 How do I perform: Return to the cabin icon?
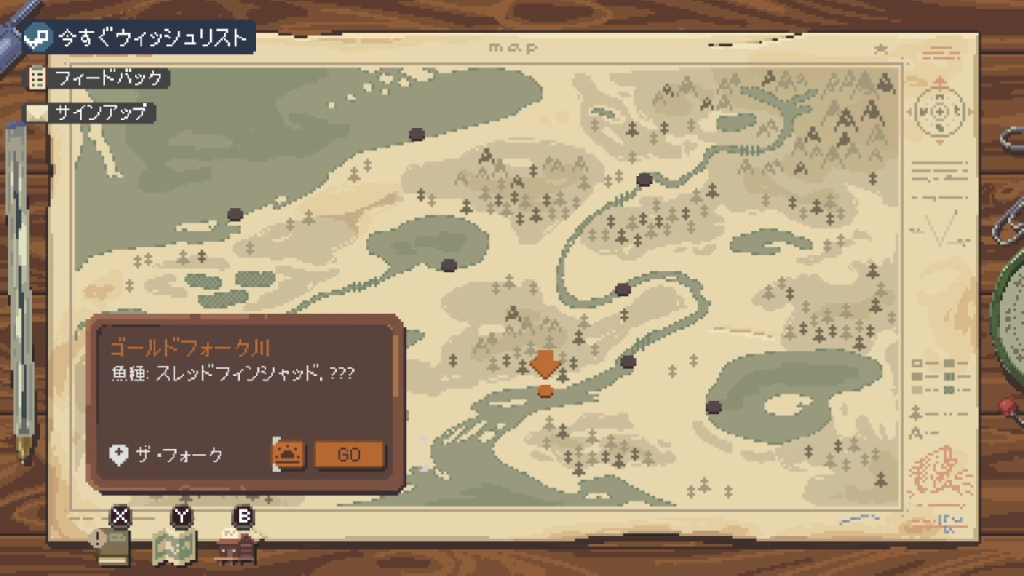click(237, 545)
